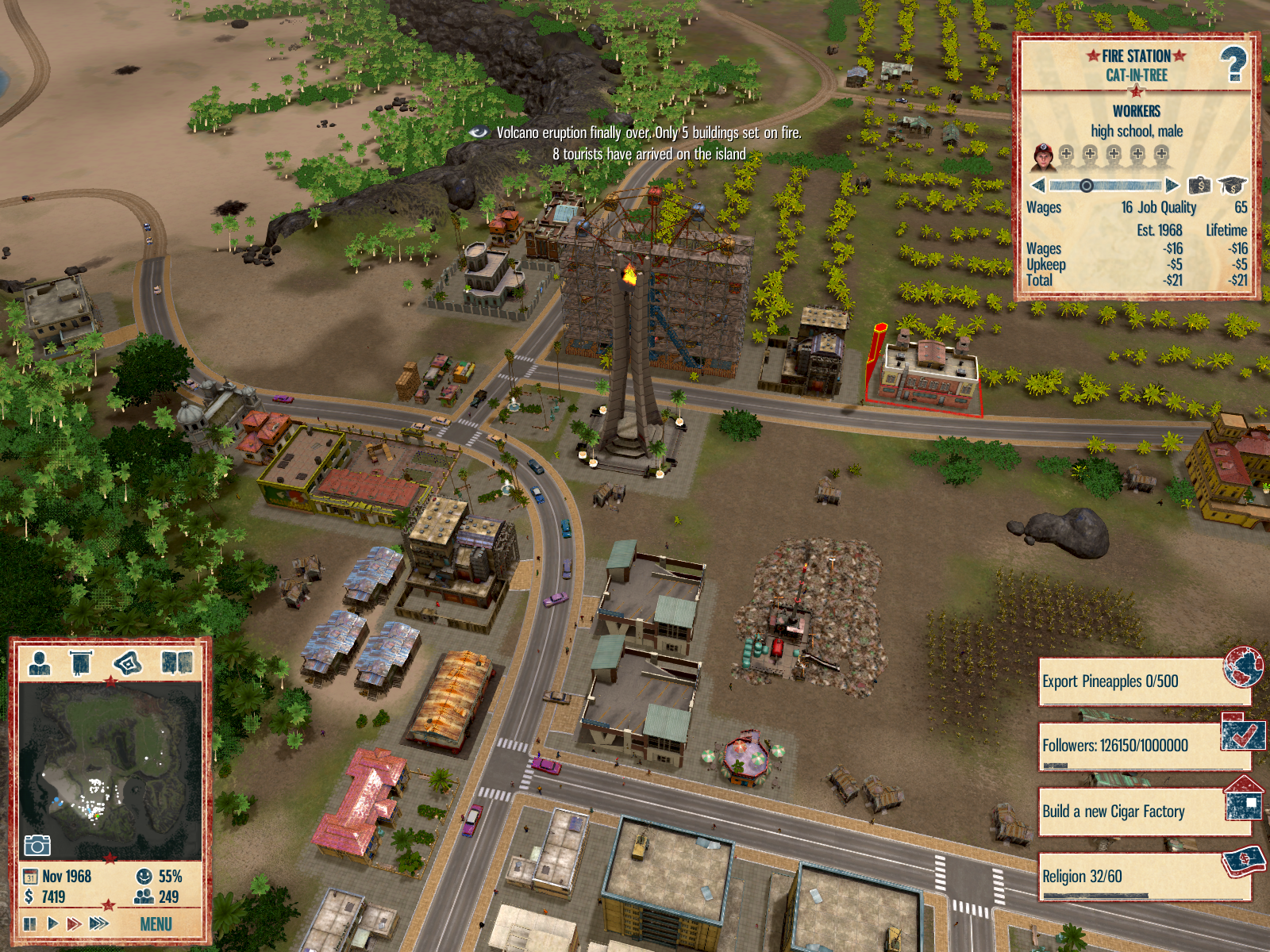Open the person silhouette panel icon
The image size is (1270, 952).
39,662
